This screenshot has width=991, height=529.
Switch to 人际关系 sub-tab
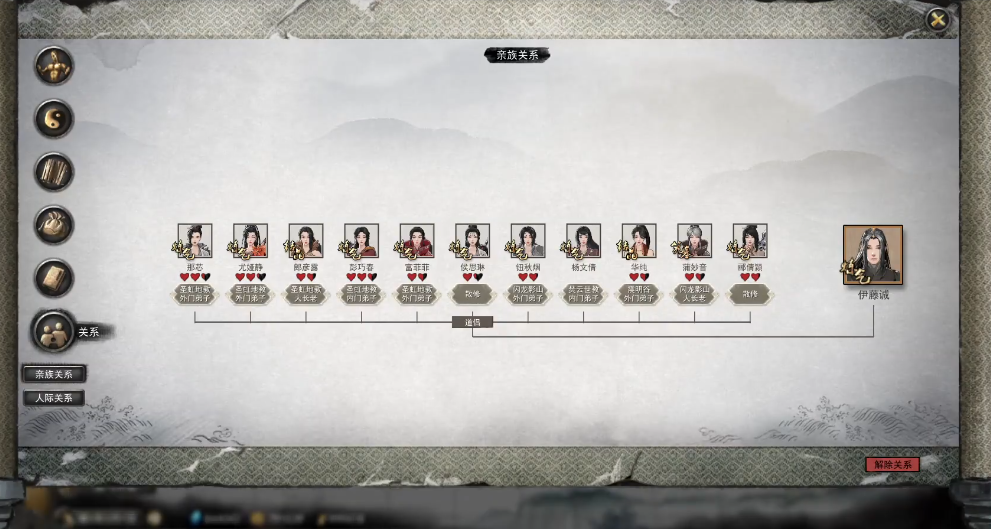point(54,398)
